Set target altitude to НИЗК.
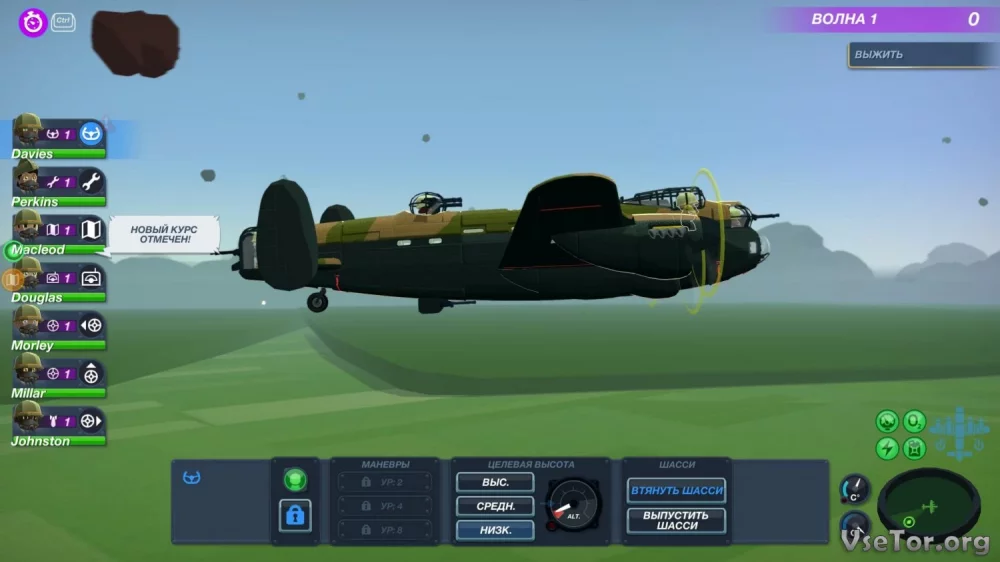 (x=495, y=530)
